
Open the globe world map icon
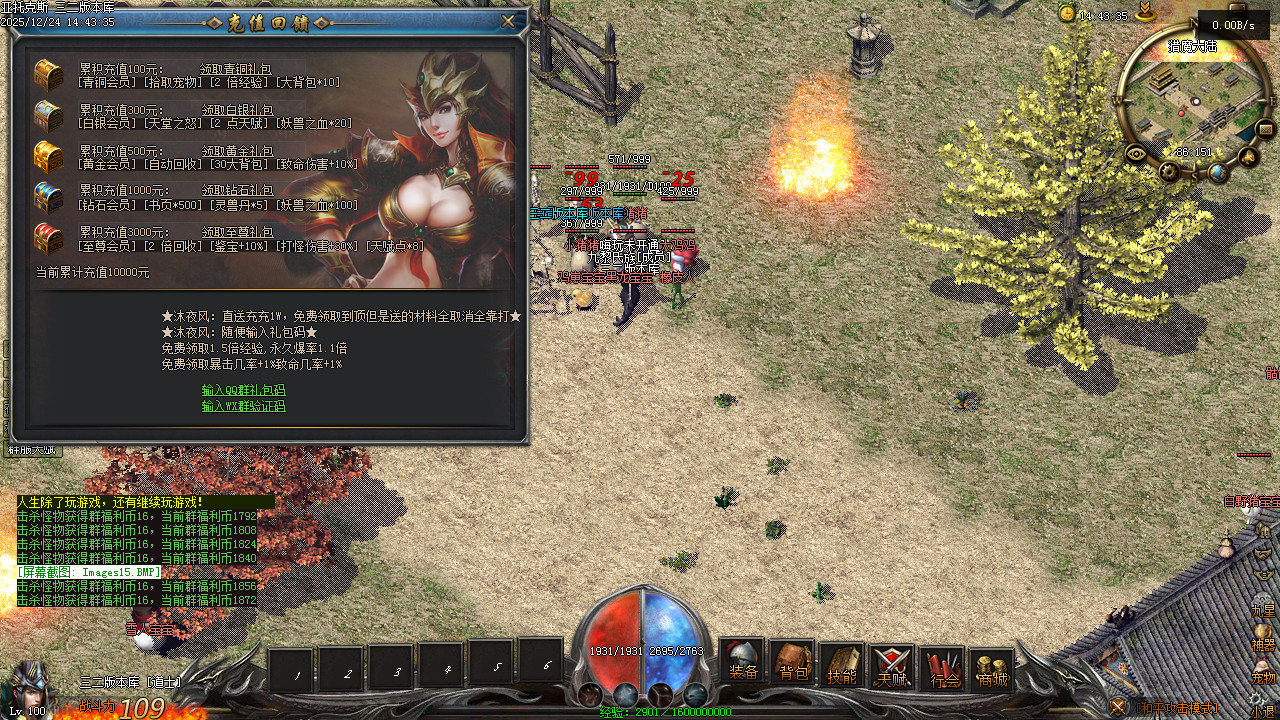[x=1217, y=173]
